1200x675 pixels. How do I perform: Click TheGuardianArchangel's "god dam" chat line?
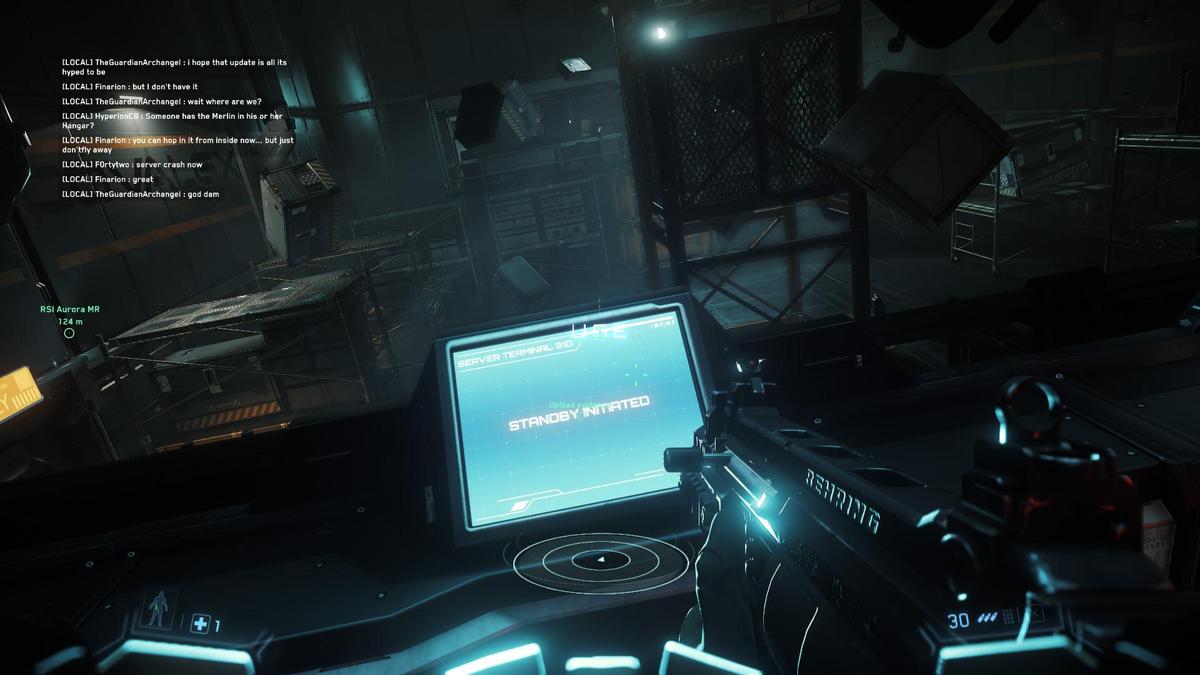tap(140, 194)
